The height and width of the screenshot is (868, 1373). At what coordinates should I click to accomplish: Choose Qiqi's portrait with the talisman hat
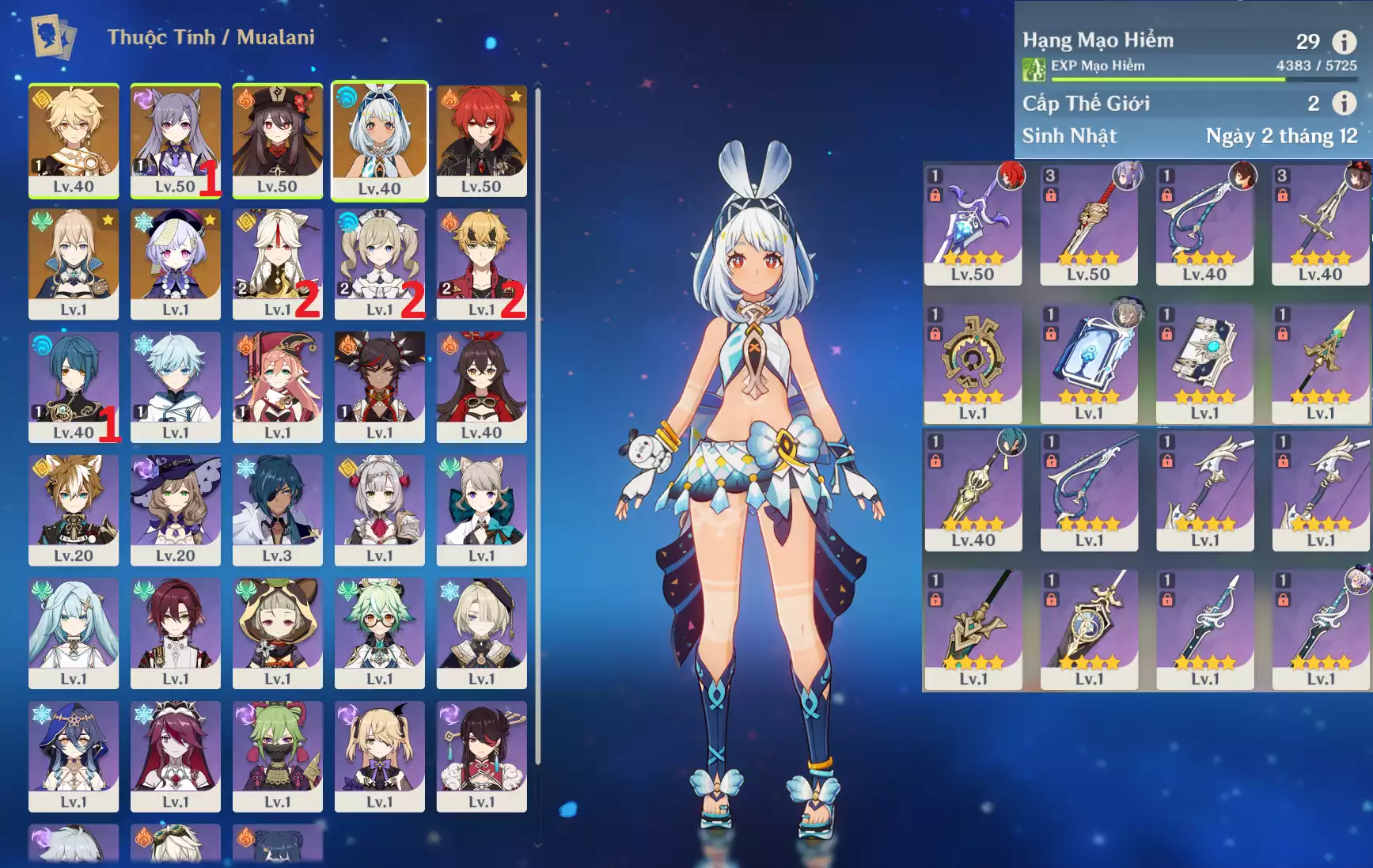click(x=175, y=263)
